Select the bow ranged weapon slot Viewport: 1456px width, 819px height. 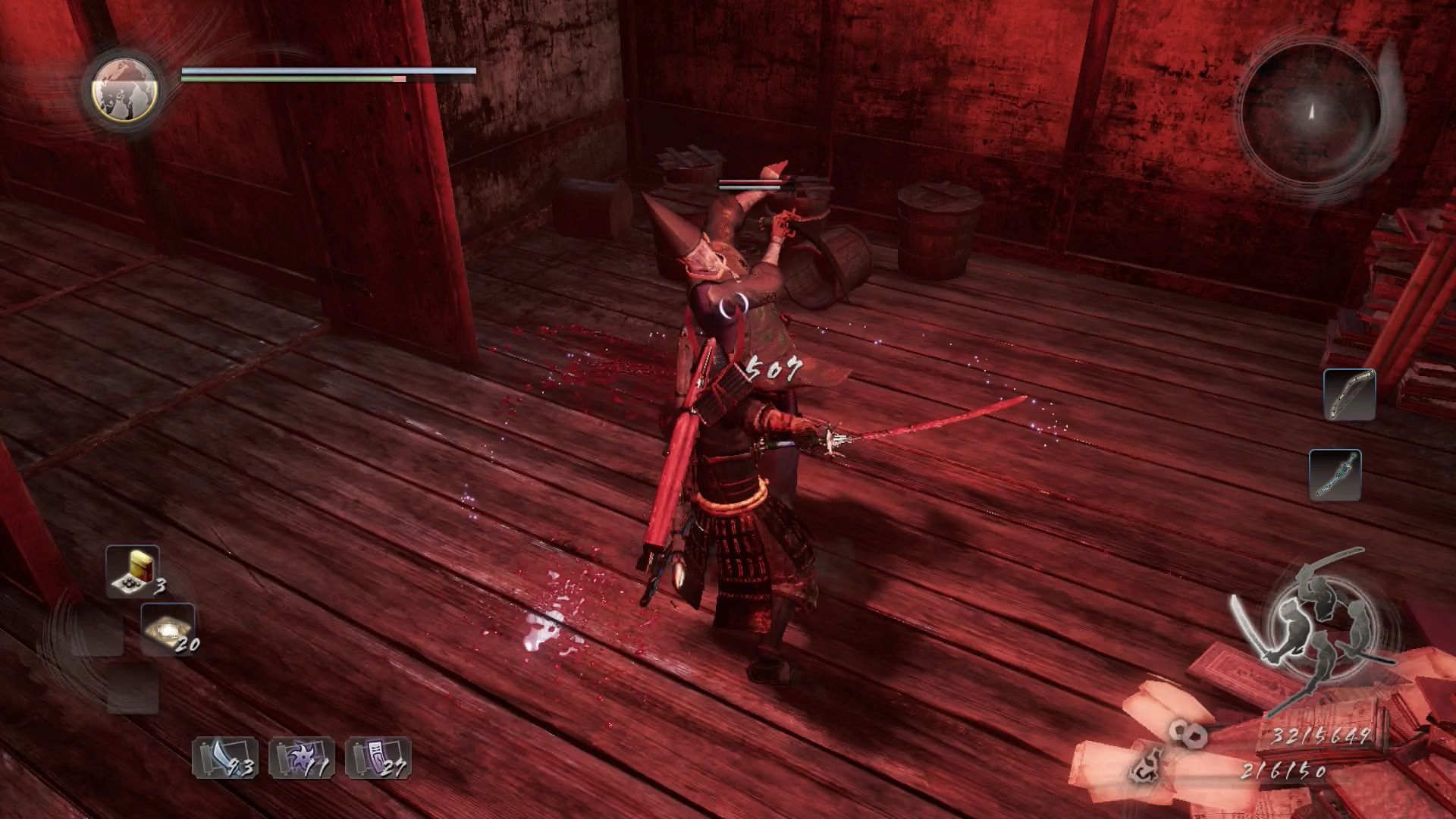coord(1349,394)
